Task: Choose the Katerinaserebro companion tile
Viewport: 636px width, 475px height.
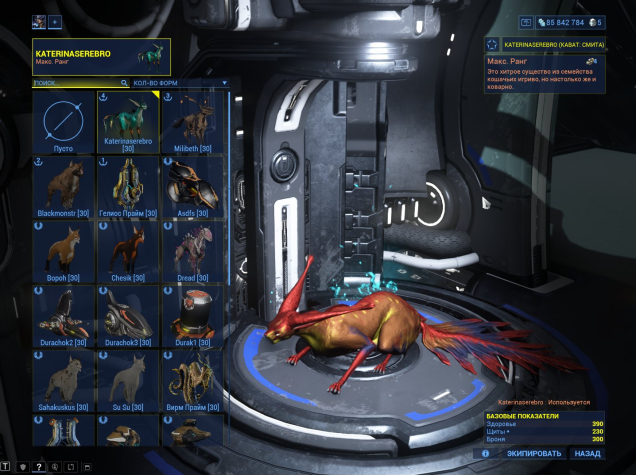Action: 128,122
